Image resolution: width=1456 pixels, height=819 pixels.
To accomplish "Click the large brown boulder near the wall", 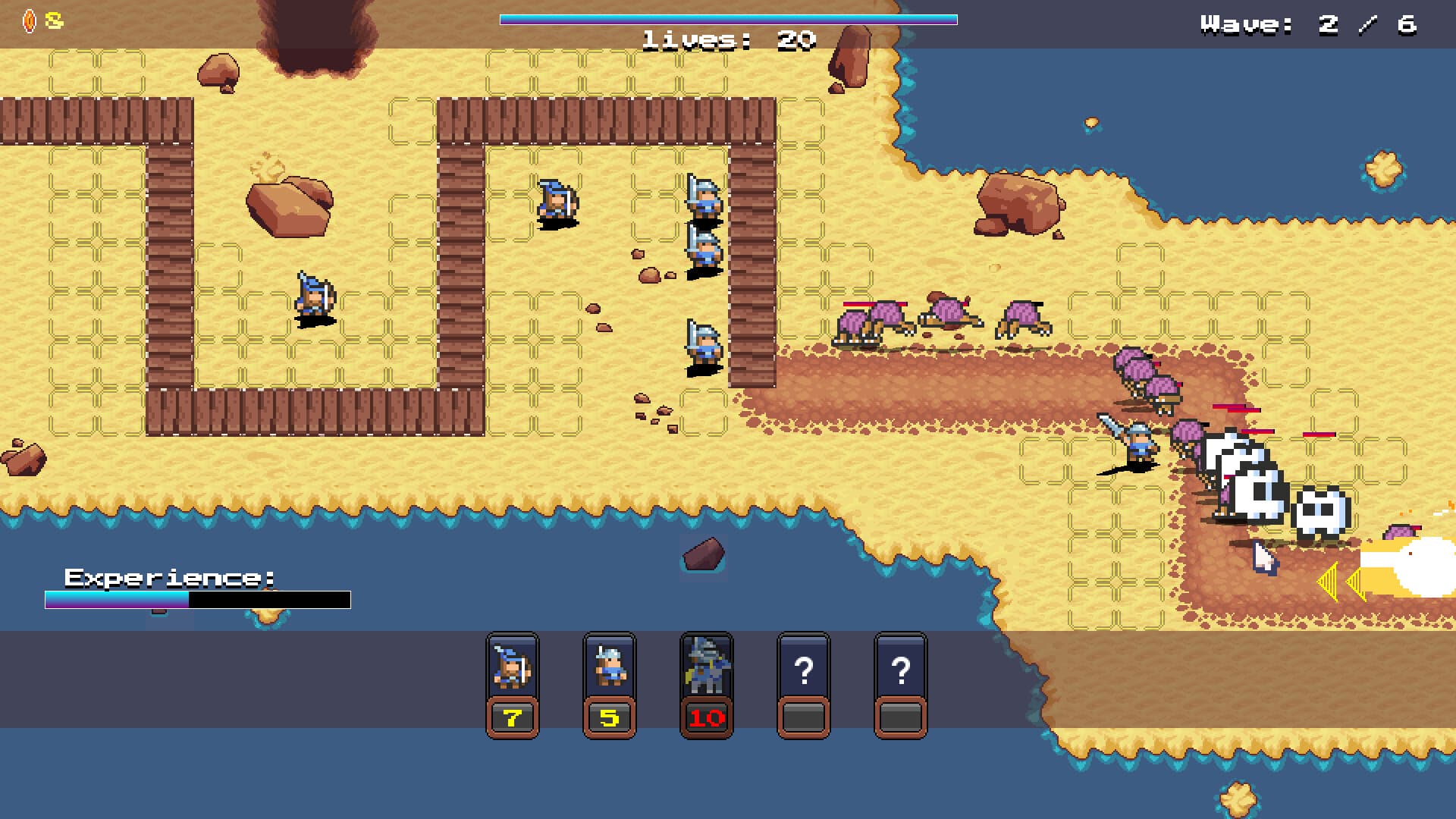I will coord(288,205).
